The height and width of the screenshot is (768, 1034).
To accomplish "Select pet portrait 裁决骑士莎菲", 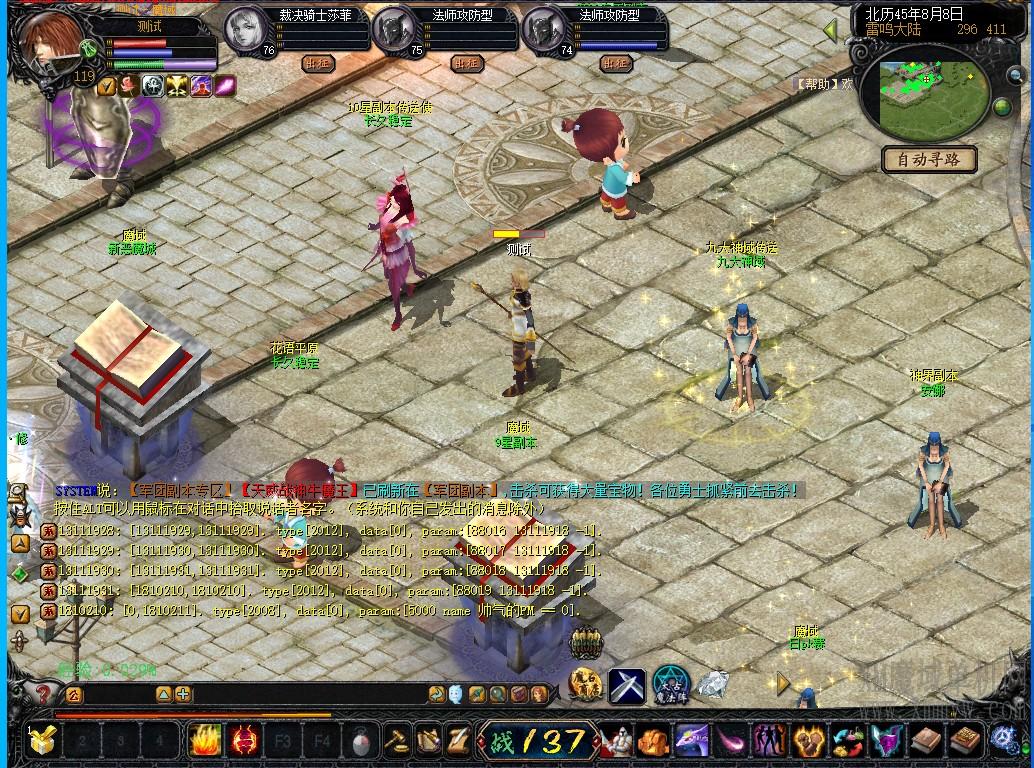I will (x=245, y=31).
